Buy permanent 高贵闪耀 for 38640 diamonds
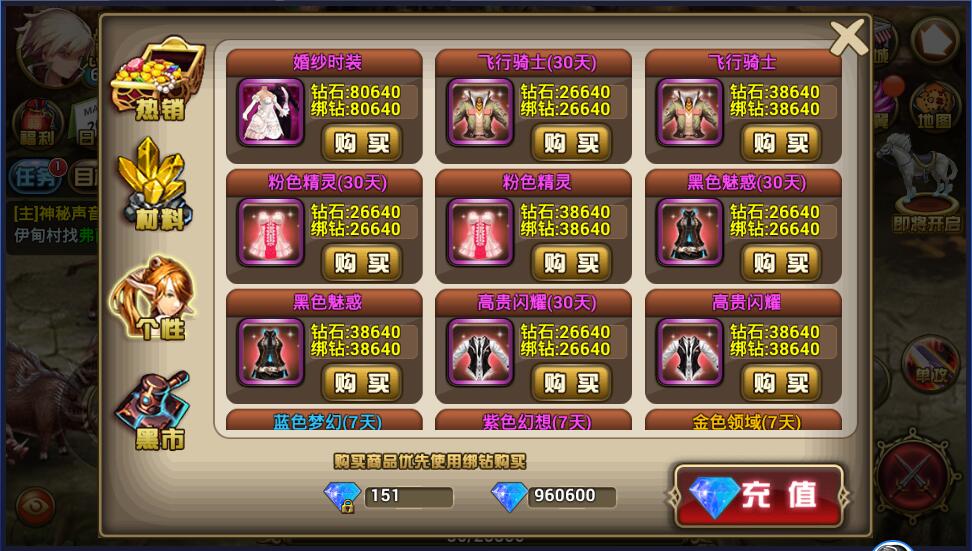This screenshot has width=972, height=551. click(781, 383)
